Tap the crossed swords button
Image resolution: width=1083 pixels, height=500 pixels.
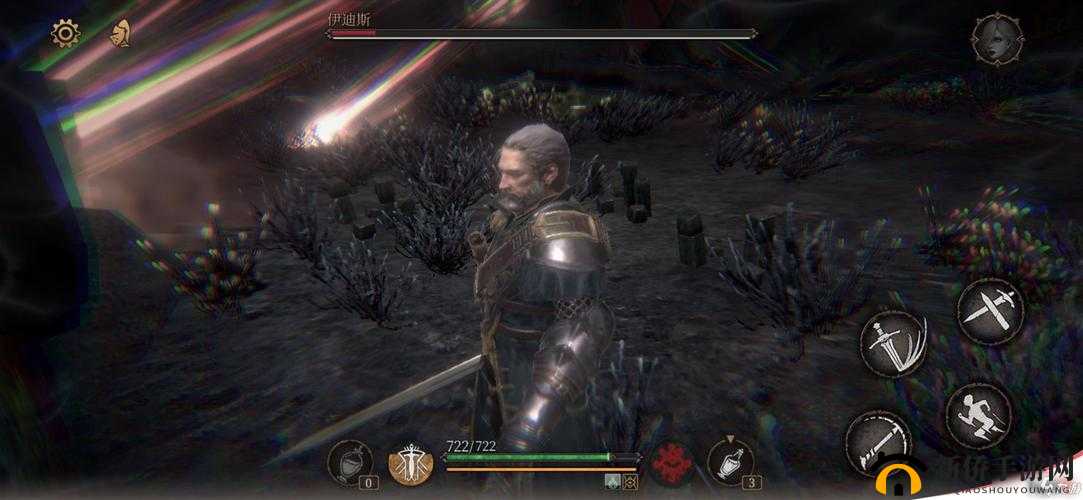tap(989, 310)
